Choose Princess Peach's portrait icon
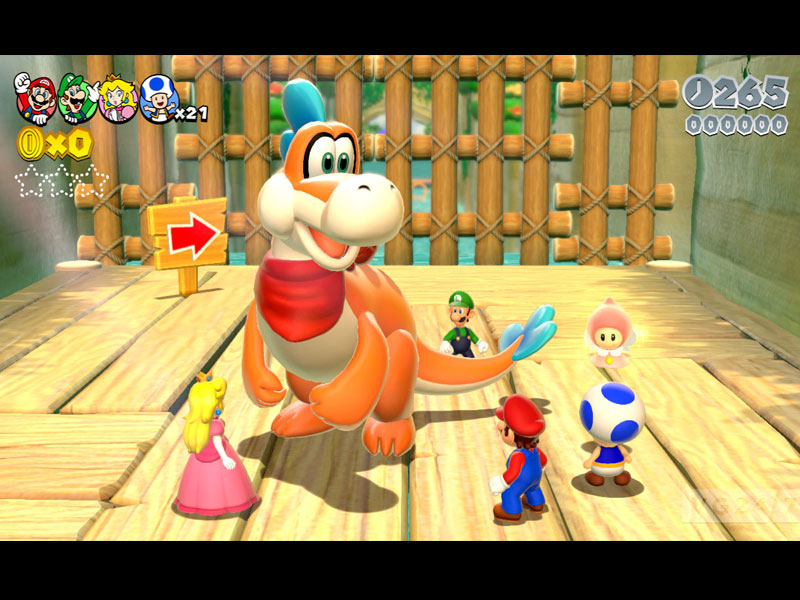The height and width of the screenshot is (600, 800). tap(117, 99)
